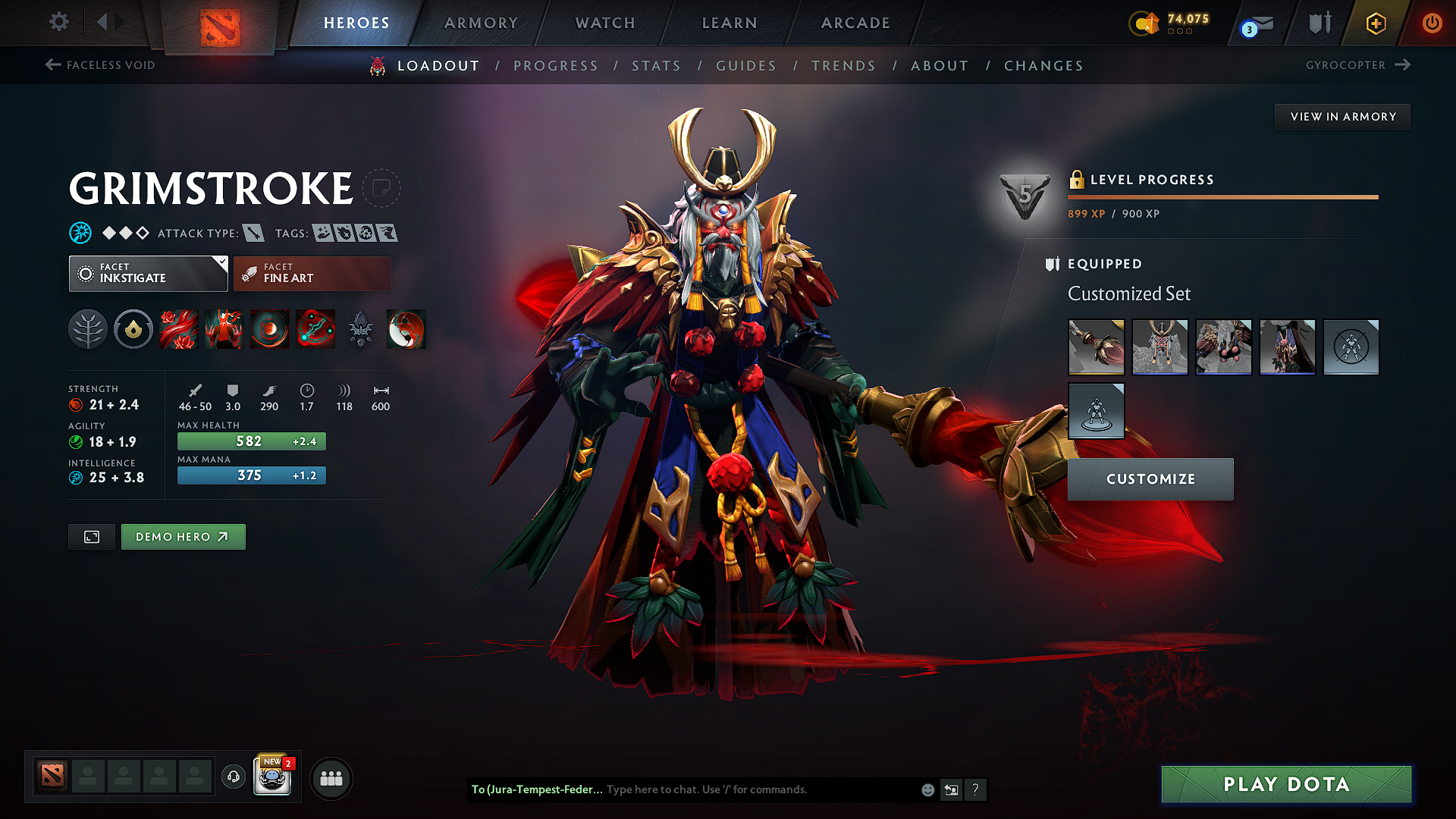
Task: Click the DEMO HERO button
Action: pyautogui.click(x=183, y=536)
